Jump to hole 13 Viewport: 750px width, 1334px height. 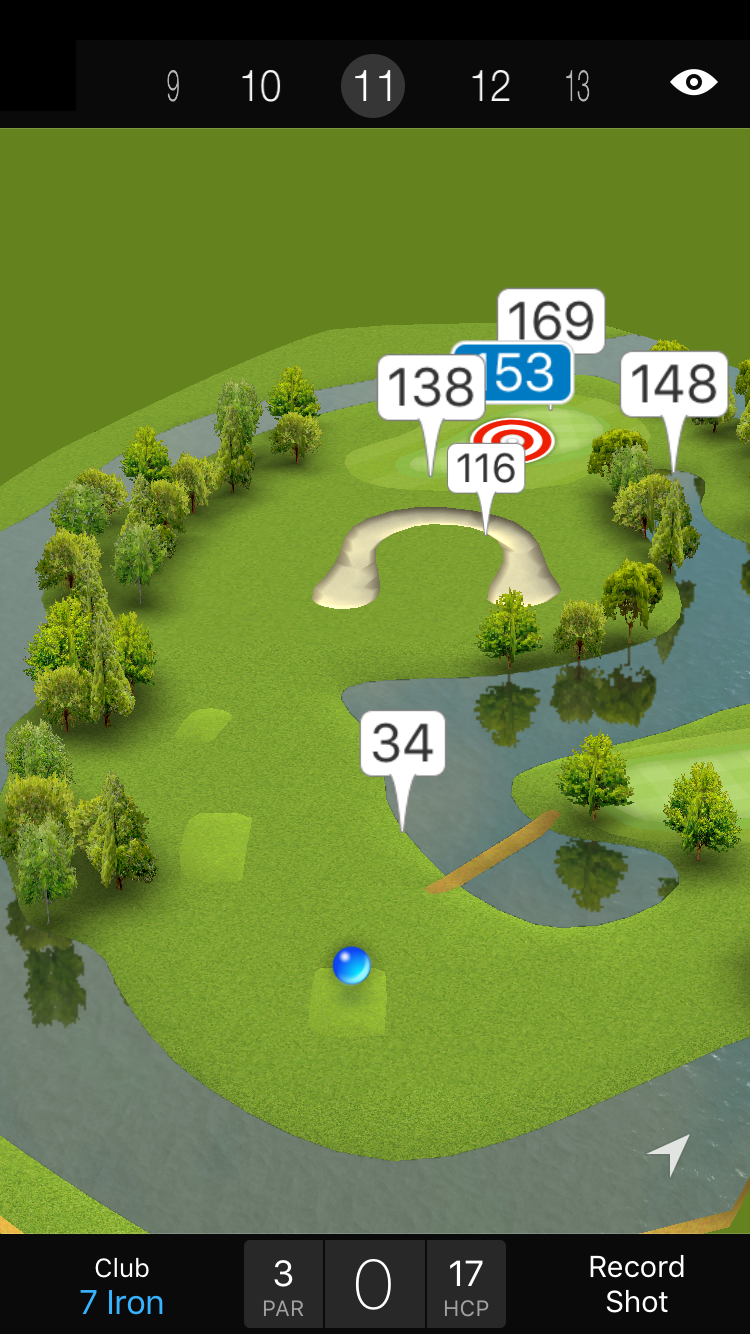tap(577, 87)
